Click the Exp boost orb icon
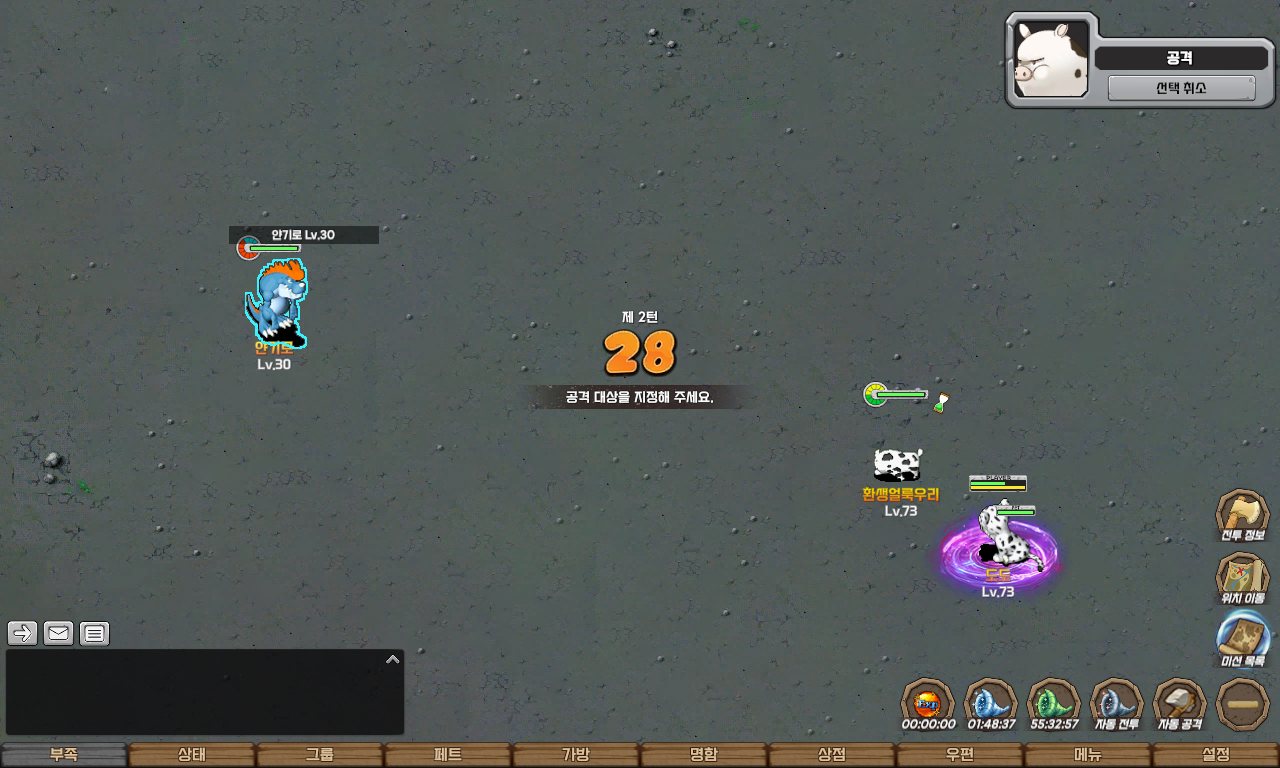1280x768 pixels. click(928, 702)
